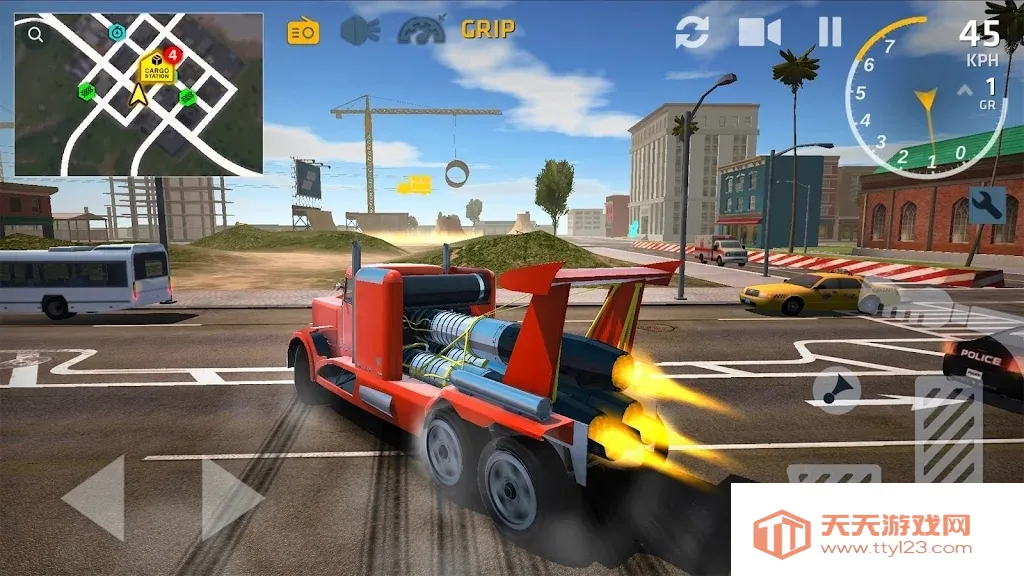Image resolution: width=1024 pixels, height=576 pixels.
Task: Pause the game
Action: coord(830,32)
